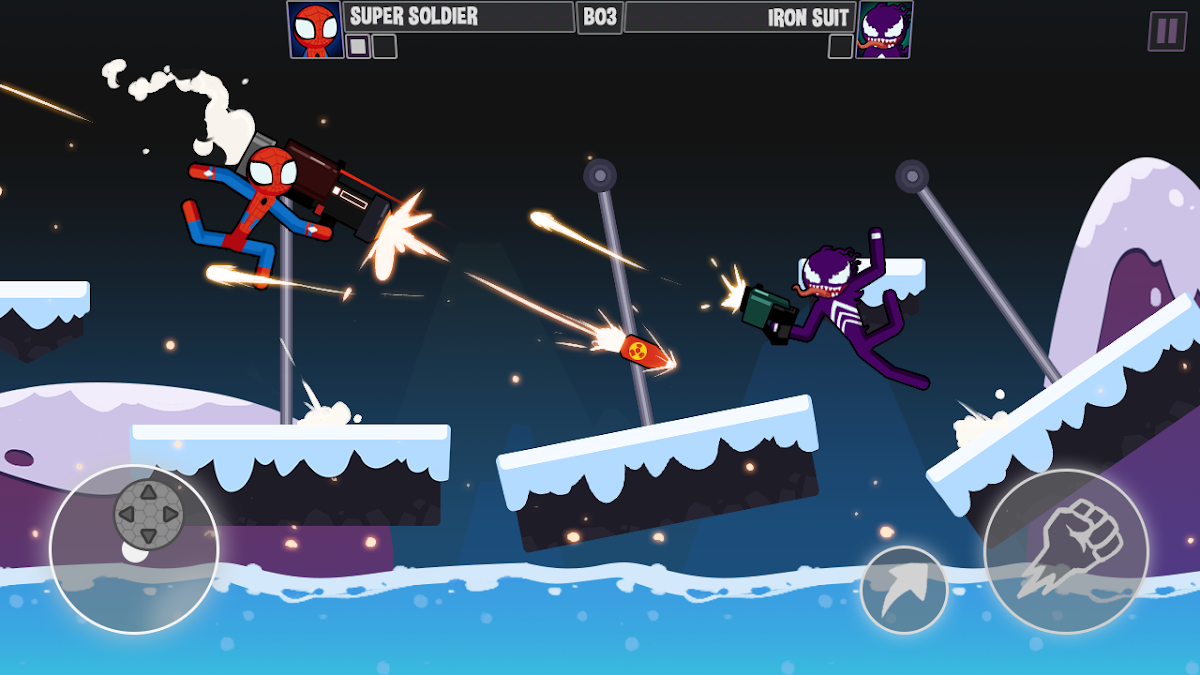The height and width of the screenshot is (675, 1200).
Task: Touch the virtual movement joystick
Action: (148, 515)
